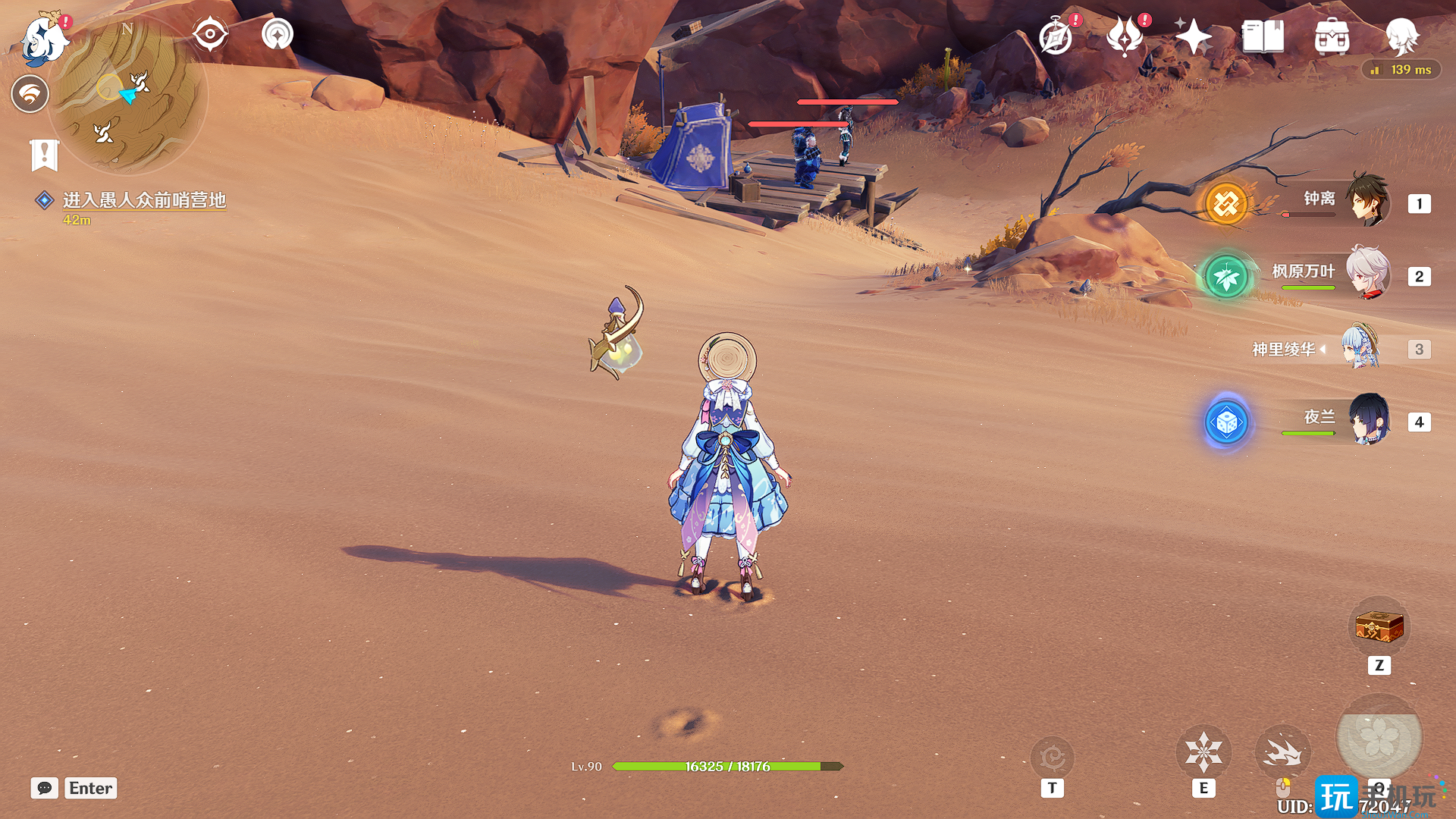Use the treasure chest gadget
The height and width of the screenshot is (819, 1456).
point(1379,627)
